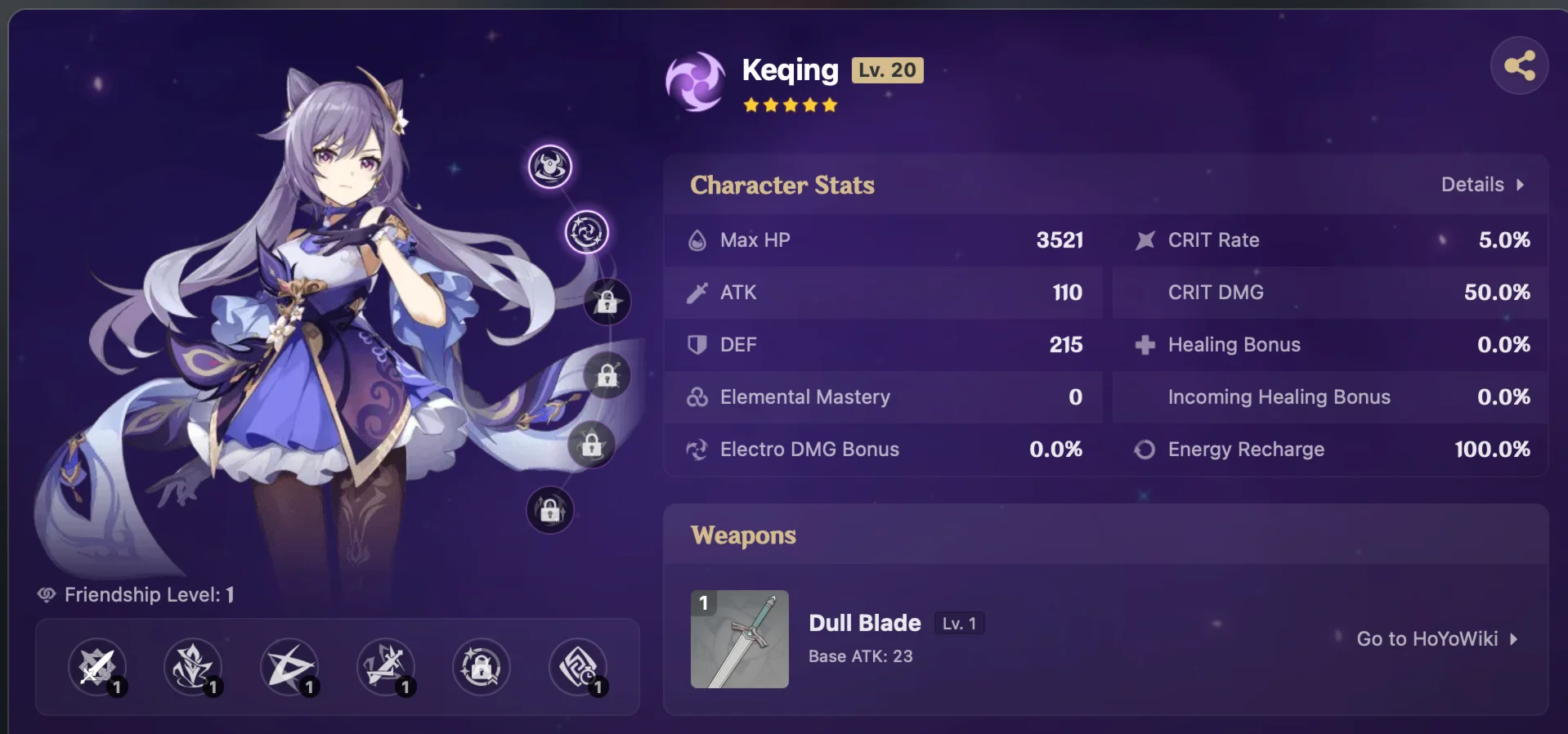Open Character Stats Details view
Screen dimensions: 1568x734
point(1481,185)
